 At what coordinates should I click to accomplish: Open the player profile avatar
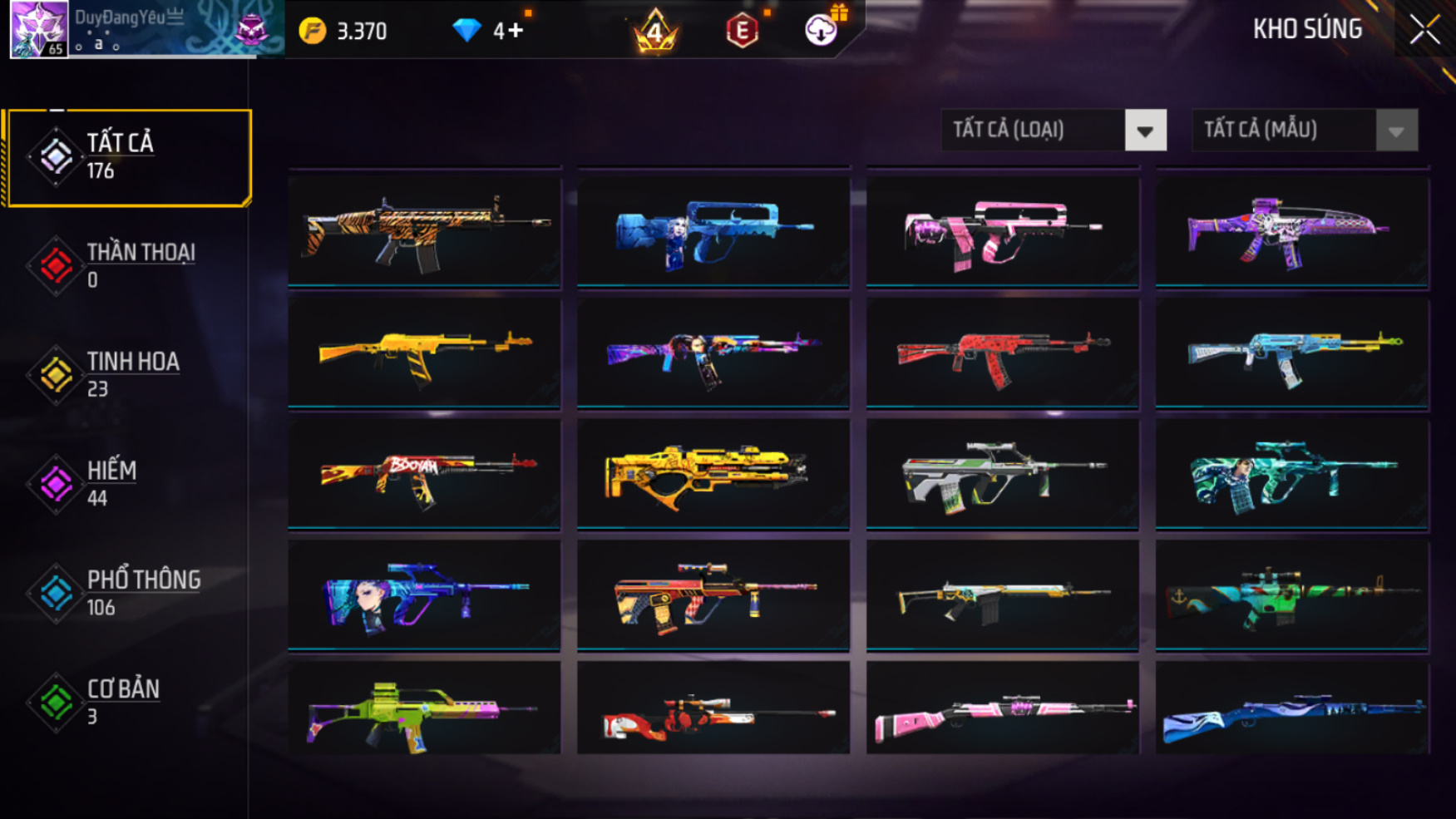[38, 29]
